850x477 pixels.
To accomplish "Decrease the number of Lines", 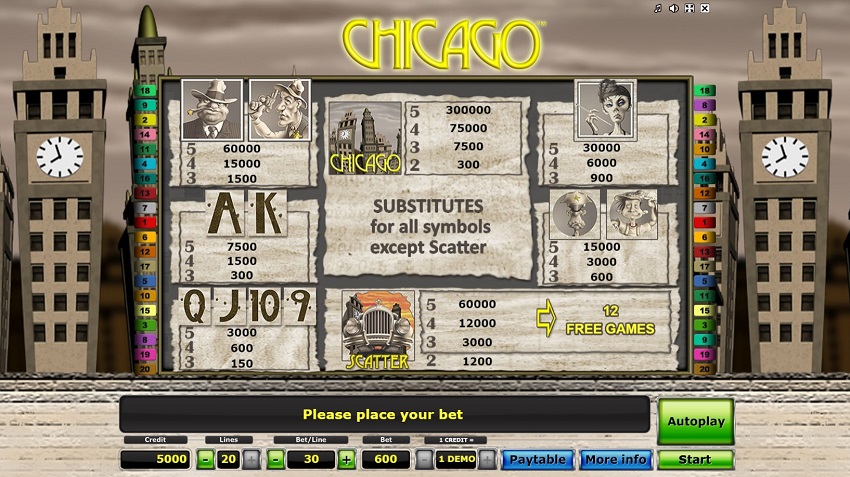I will pyautogui.click(x=205, y=460).
